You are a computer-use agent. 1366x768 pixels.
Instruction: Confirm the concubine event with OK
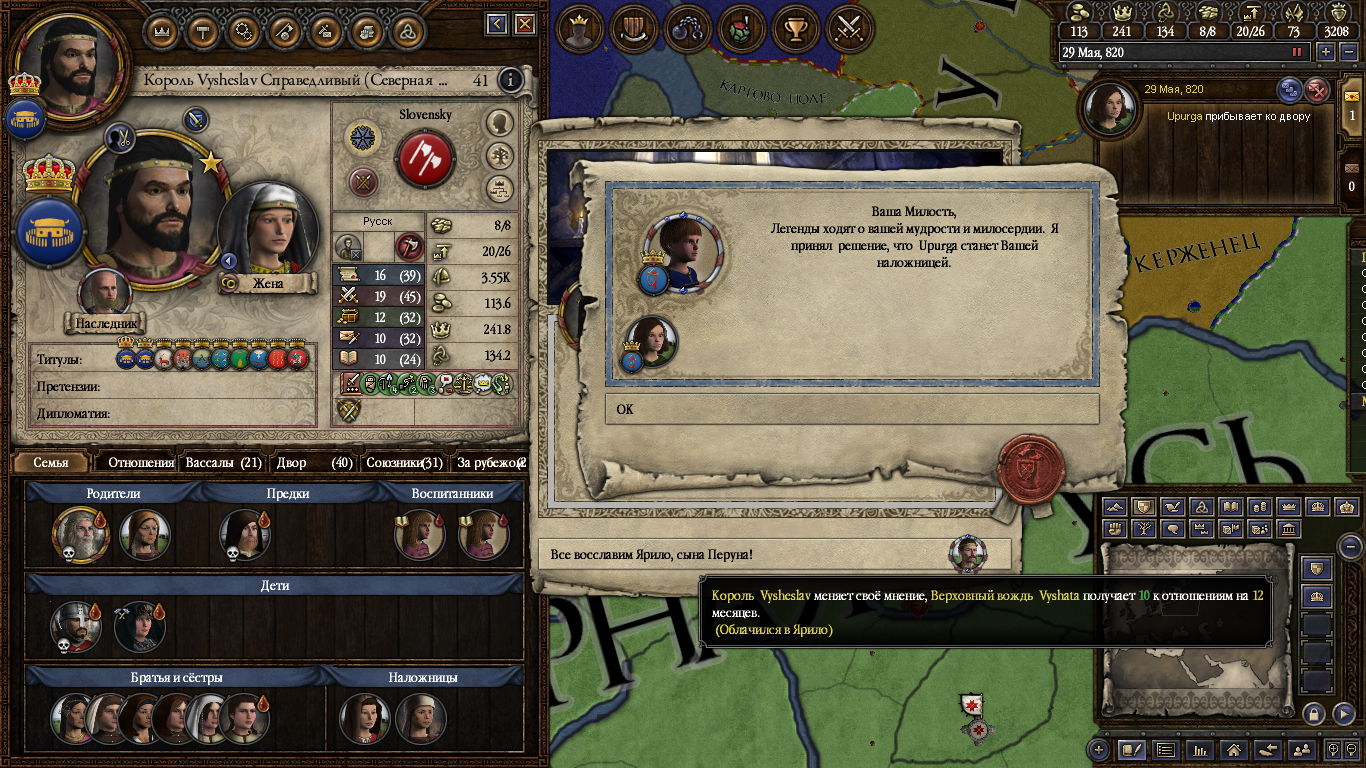click(x=851, y=409)
